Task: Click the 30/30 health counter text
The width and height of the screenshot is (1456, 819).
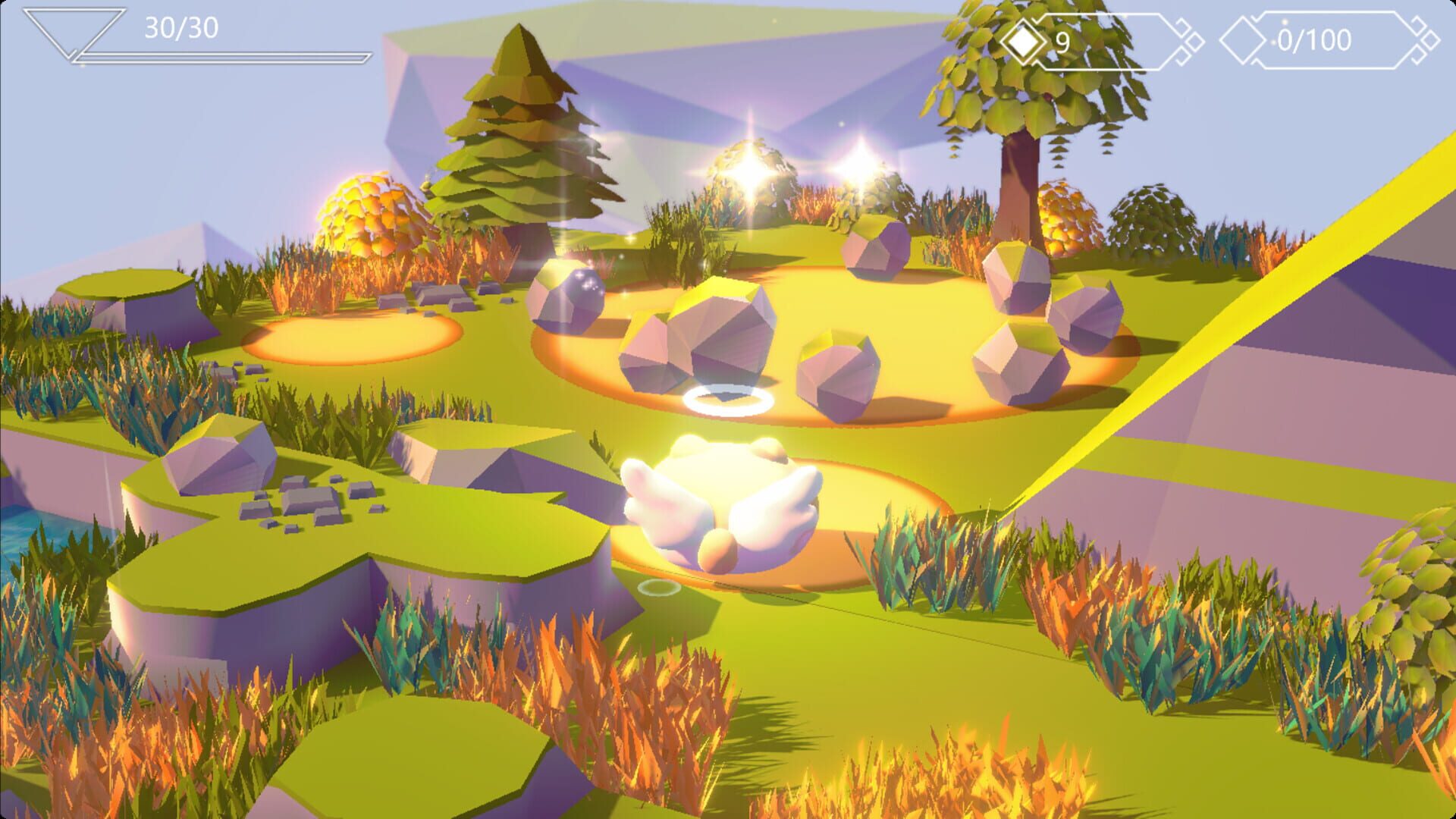Action: 182,29
